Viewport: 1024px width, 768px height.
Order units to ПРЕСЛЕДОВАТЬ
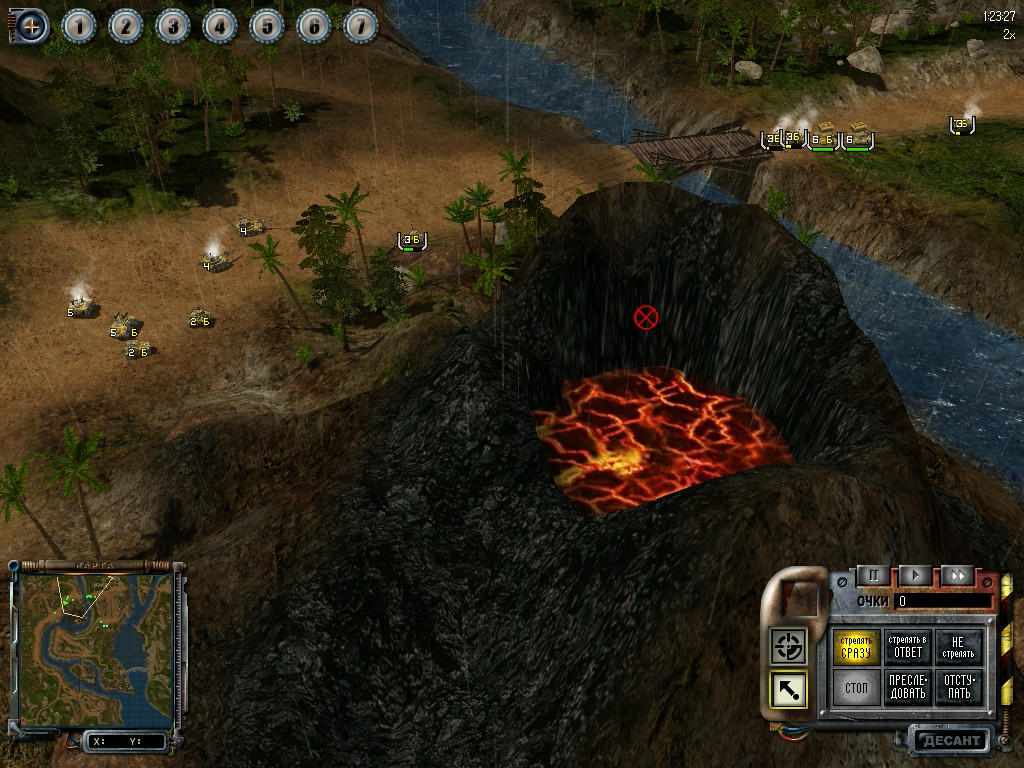coord(908,687)
